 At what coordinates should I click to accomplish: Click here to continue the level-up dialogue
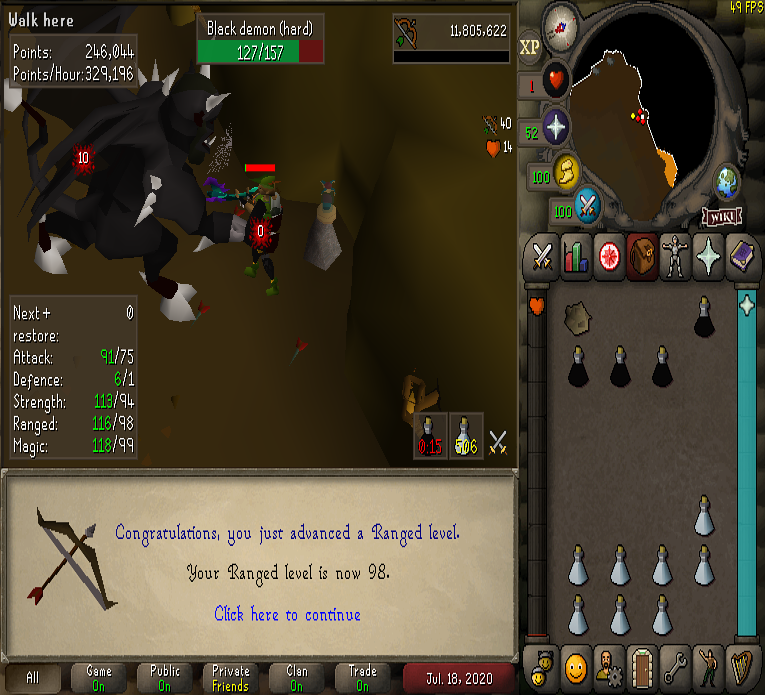coord(287,614)
